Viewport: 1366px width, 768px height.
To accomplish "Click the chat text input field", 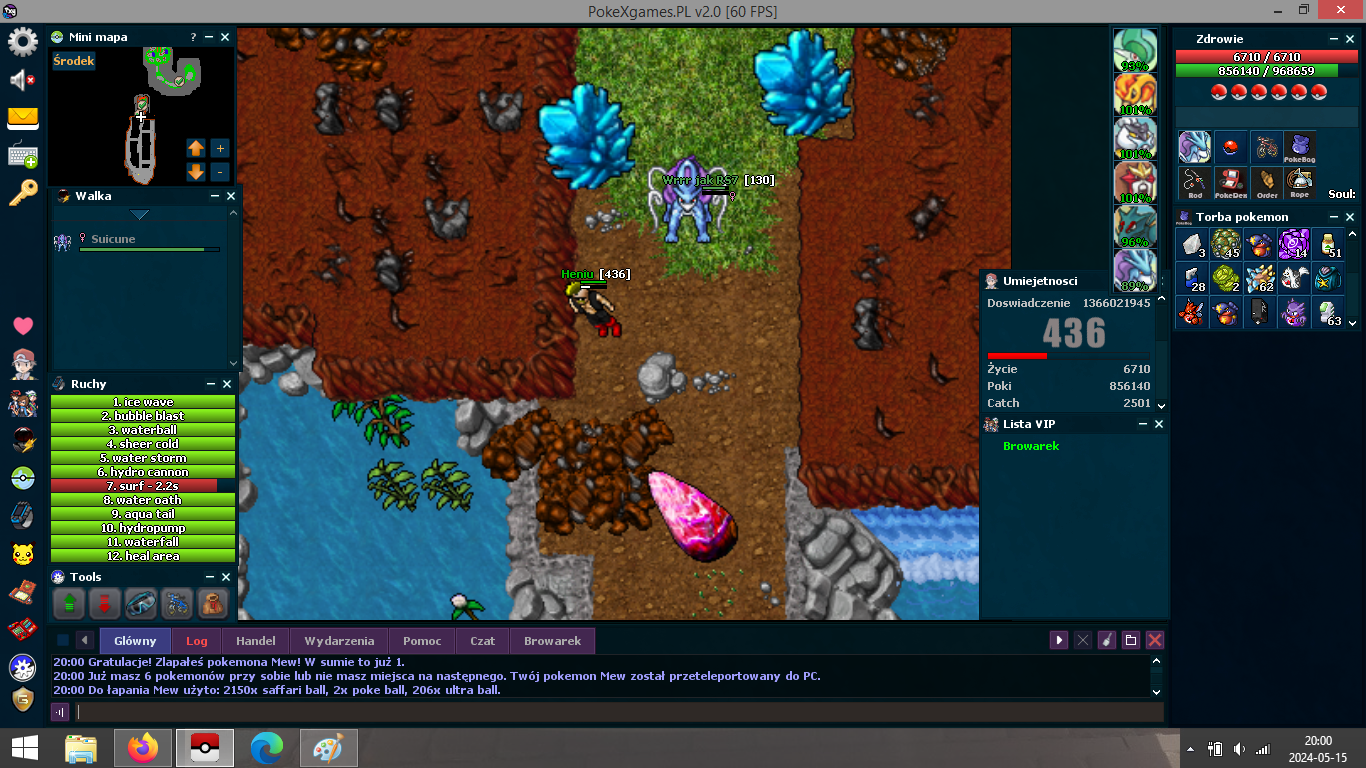I will point(620,712).
